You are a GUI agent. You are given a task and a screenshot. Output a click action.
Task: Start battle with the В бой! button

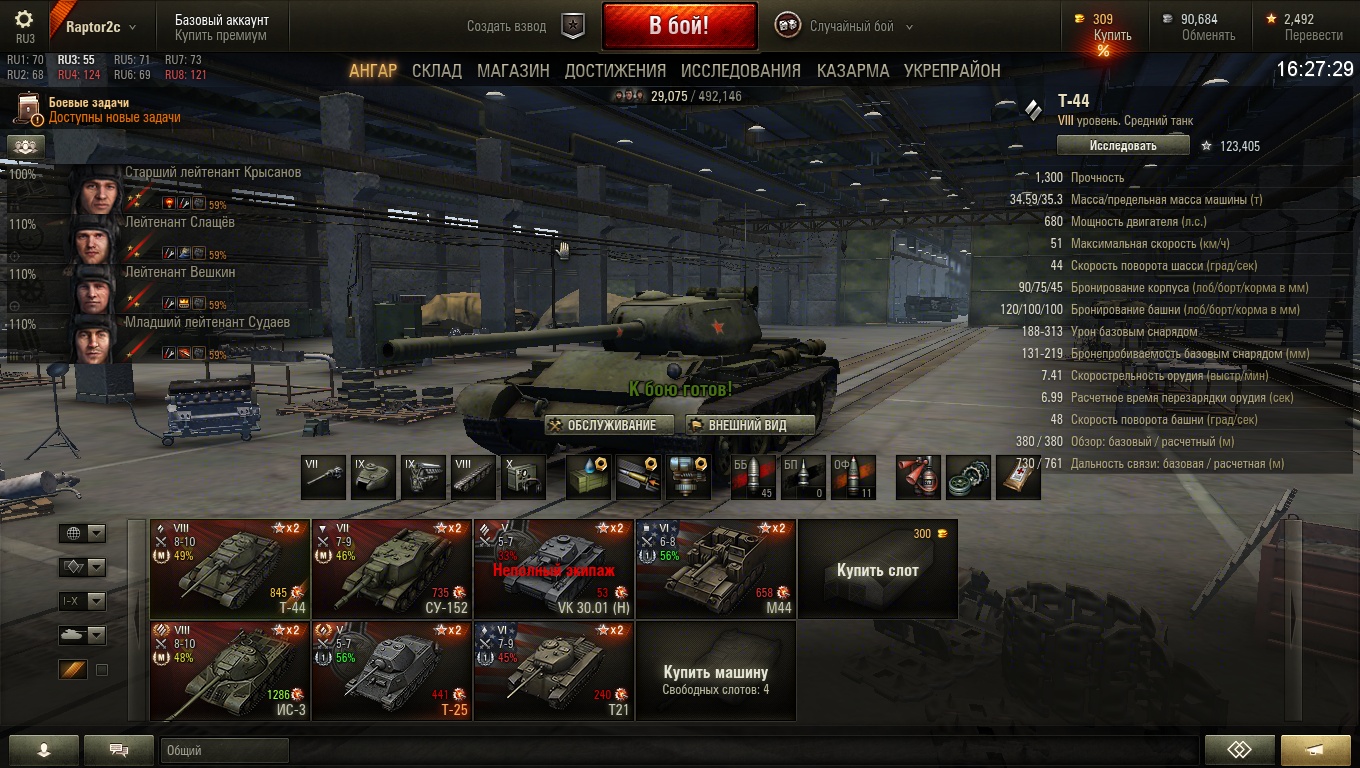click(x=679, y=26)
